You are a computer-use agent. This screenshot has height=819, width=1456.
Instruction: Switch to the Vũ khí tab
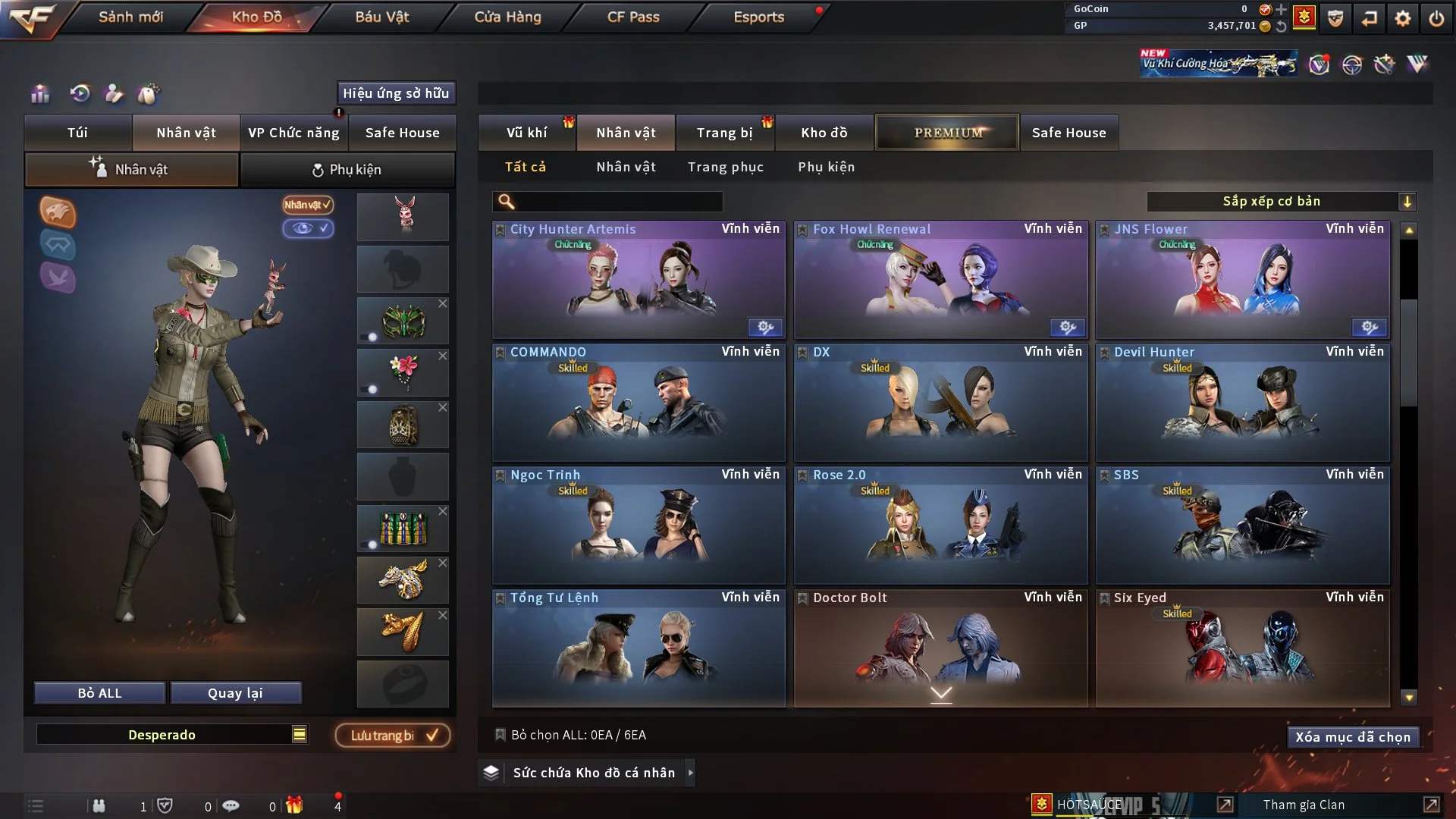point(526,133)
